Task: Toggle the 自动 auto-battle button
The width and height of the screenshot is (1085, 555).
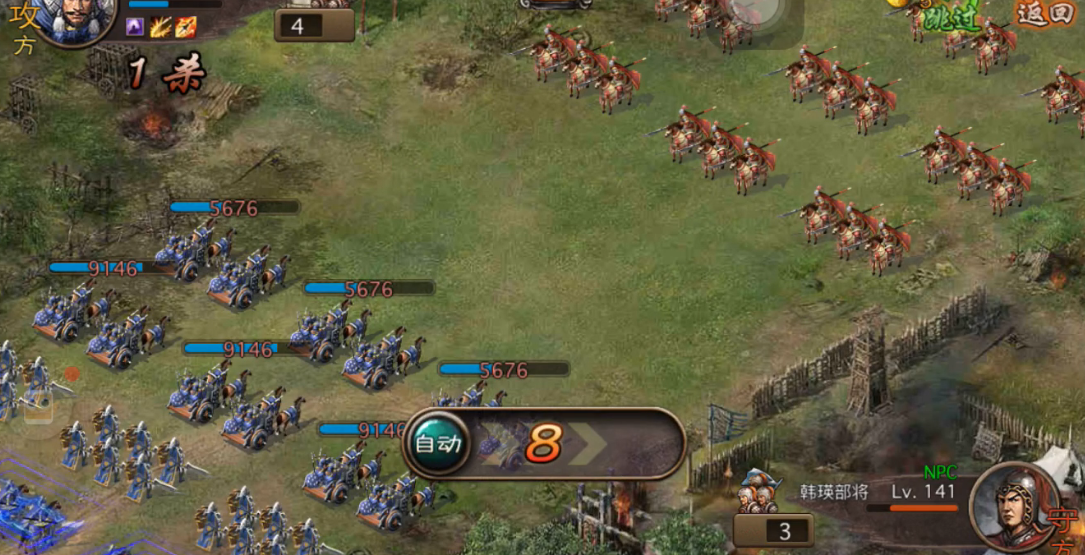Action: coord(439,442)
